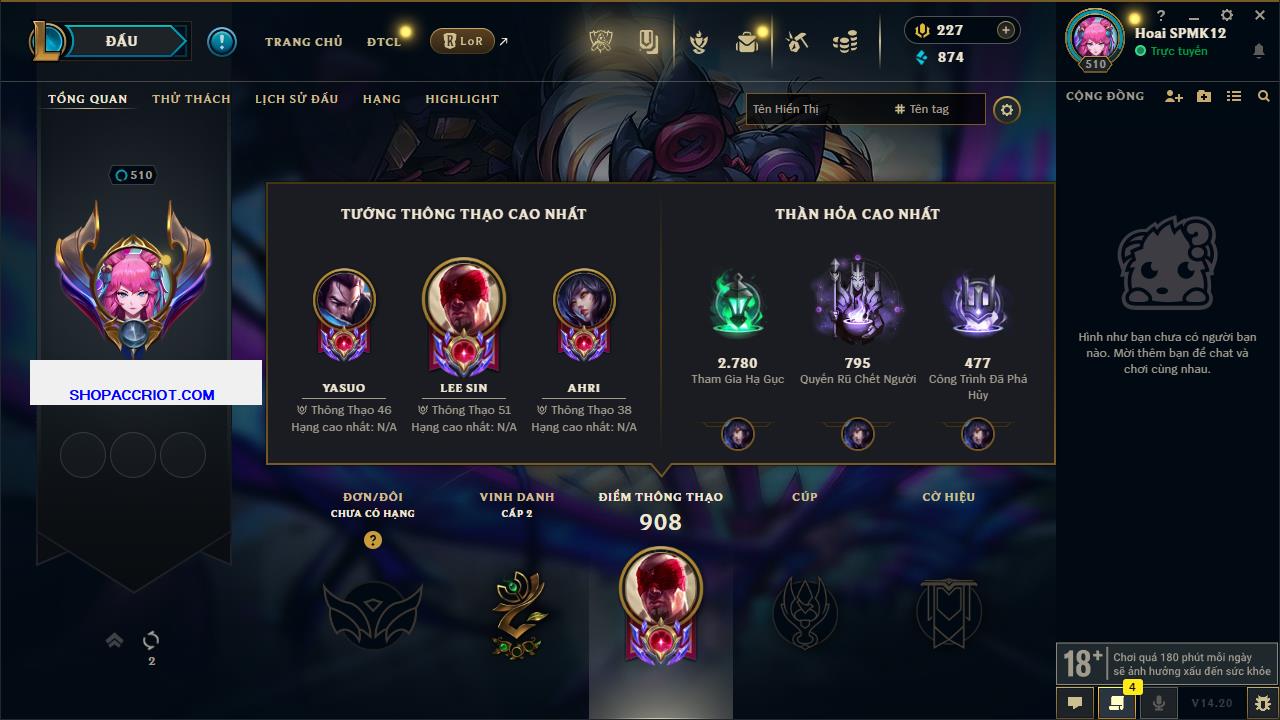
Task: Open the notifications bell icon
Action: 1258,52
